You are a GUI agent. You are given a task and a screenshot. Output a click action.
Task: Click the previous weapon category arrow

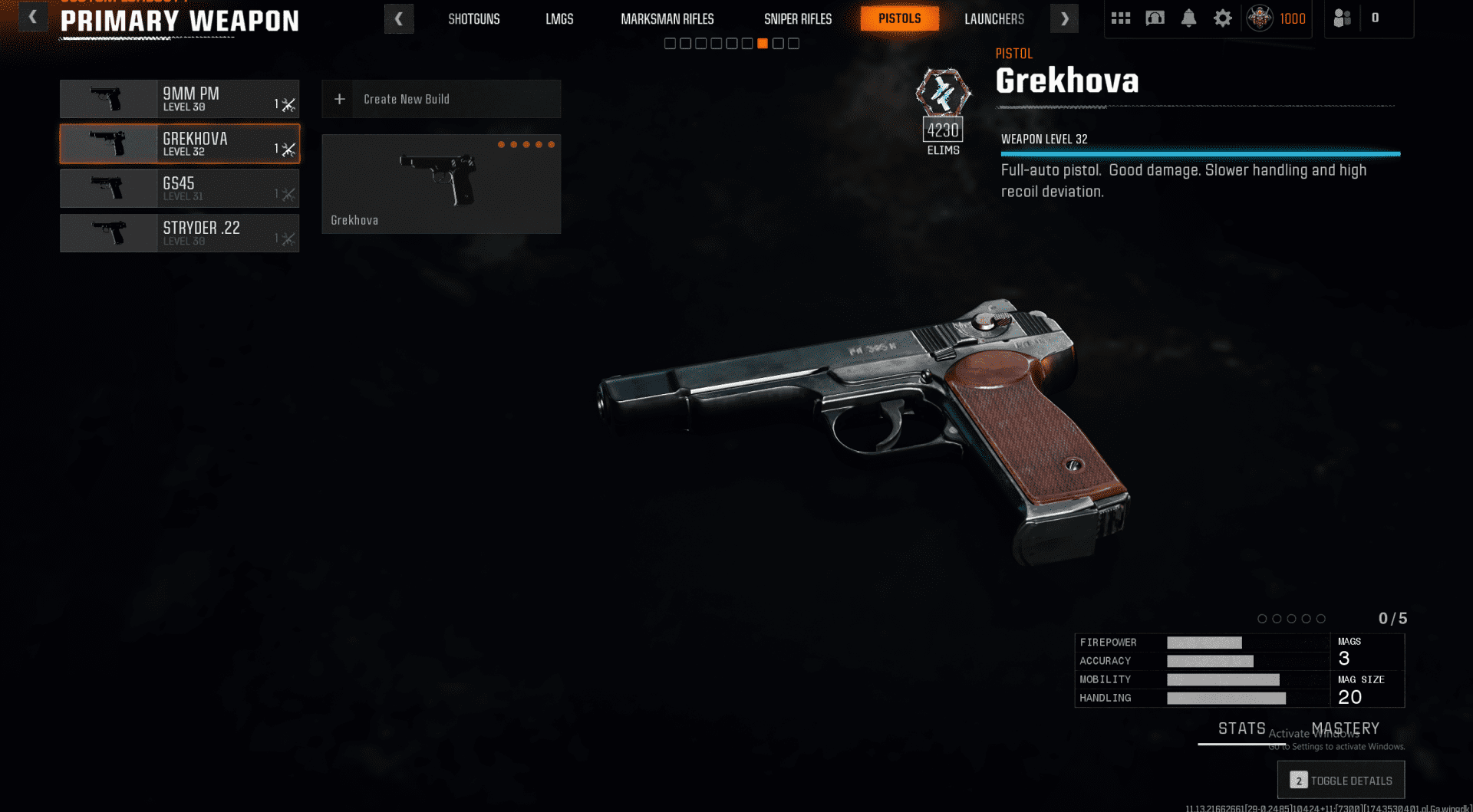399,18
